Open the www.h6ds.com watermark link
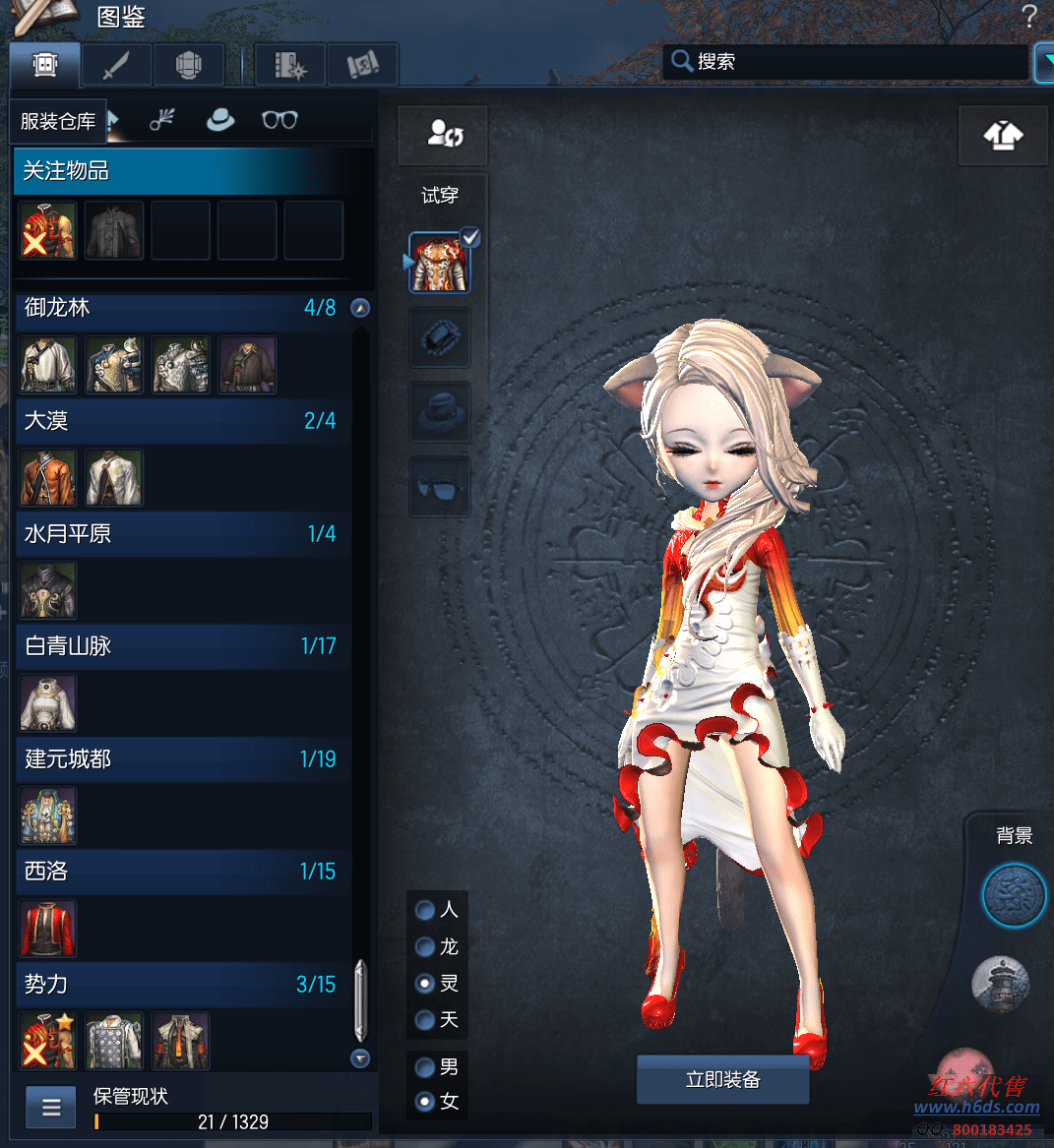 [x=976, y=1108]
